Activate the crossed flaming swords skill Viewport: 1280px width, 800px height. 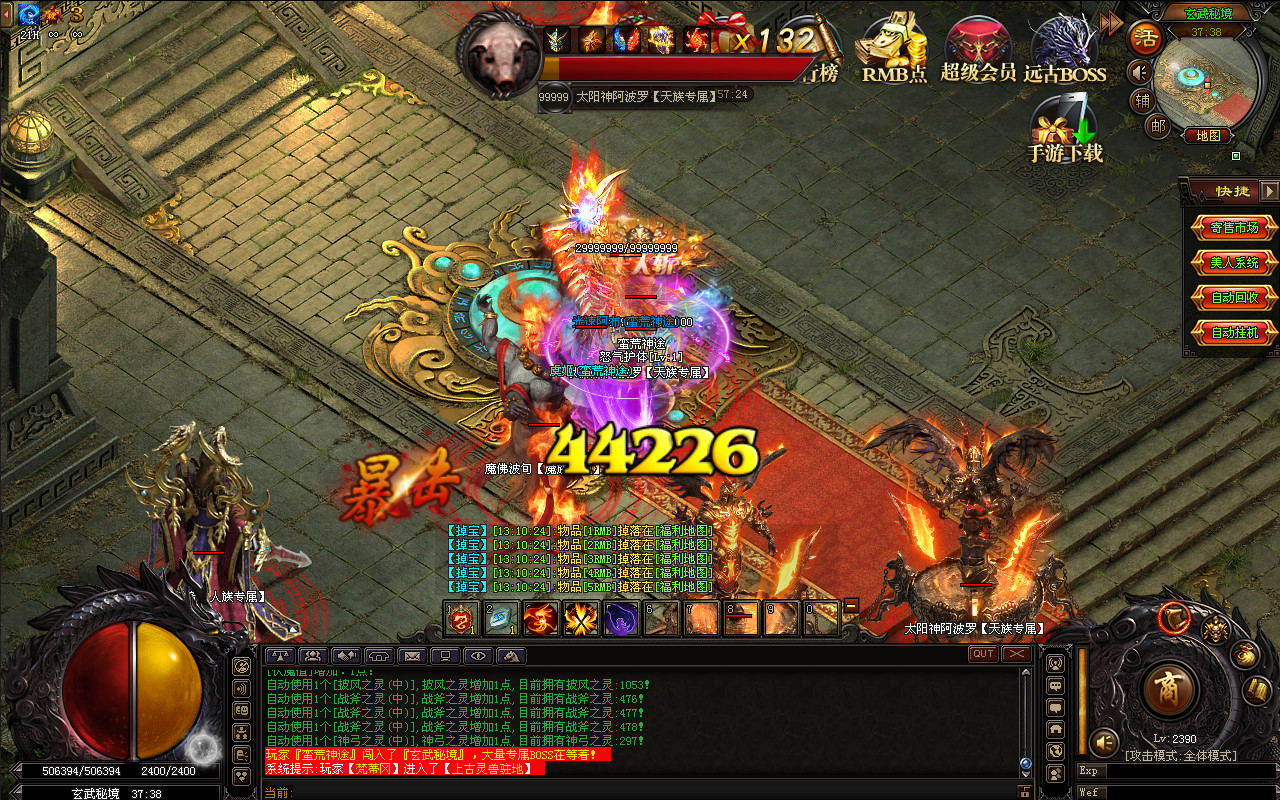click(x=581, y=619)
